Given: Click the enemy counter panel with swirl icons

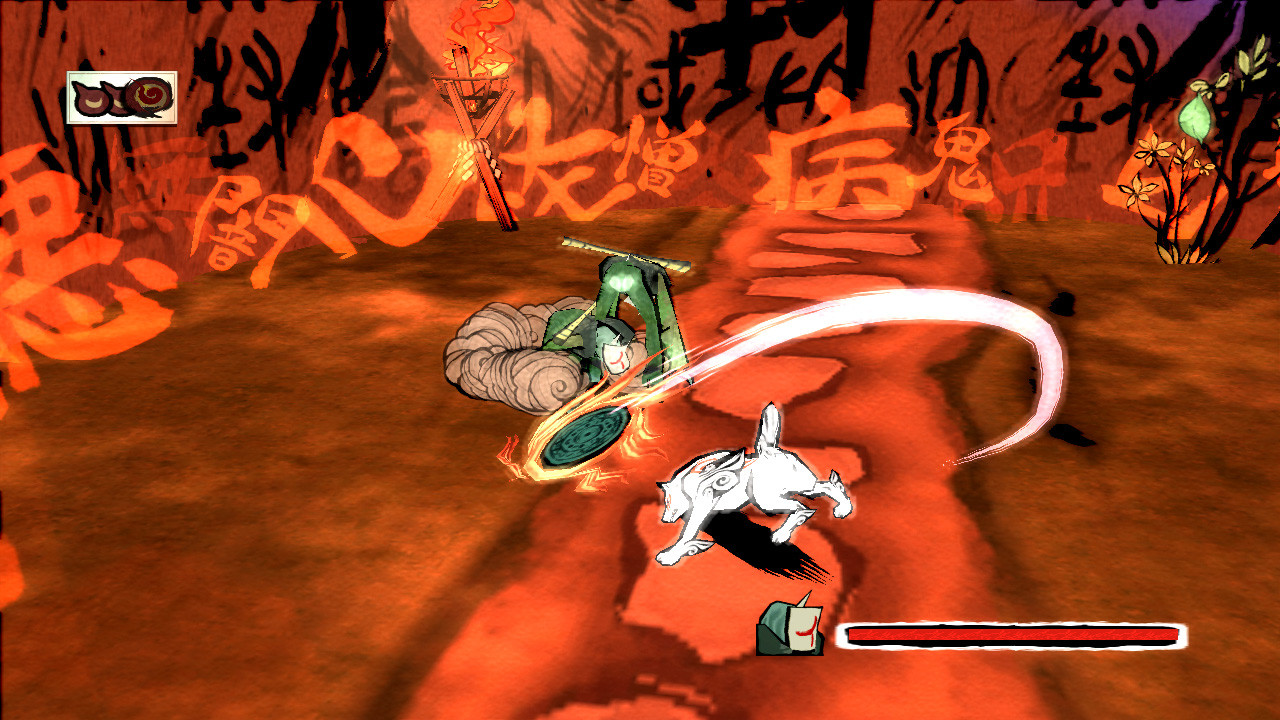Looking at the screenshot, I should (122, 97).
